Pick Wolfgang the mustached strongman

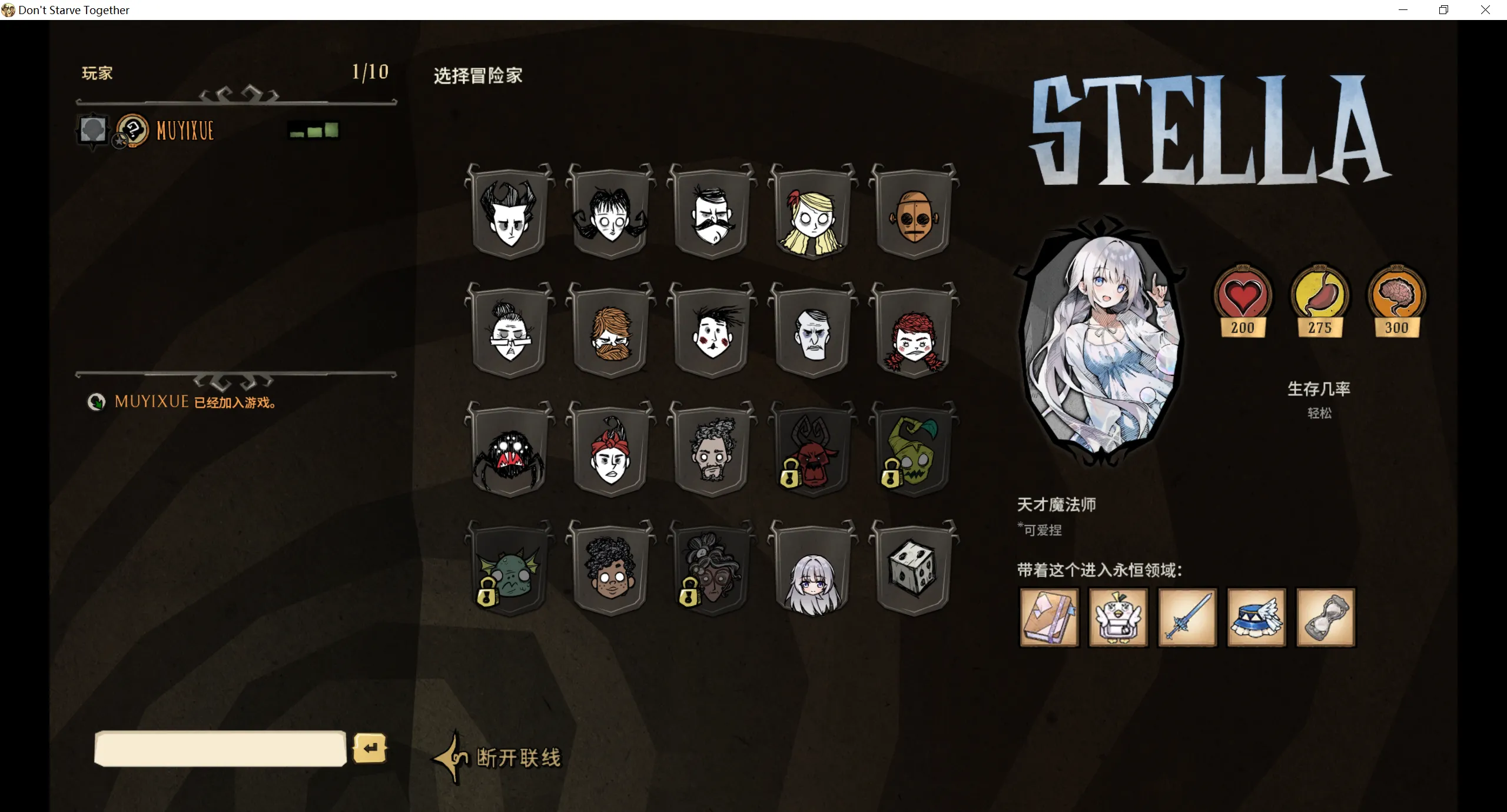712,213
